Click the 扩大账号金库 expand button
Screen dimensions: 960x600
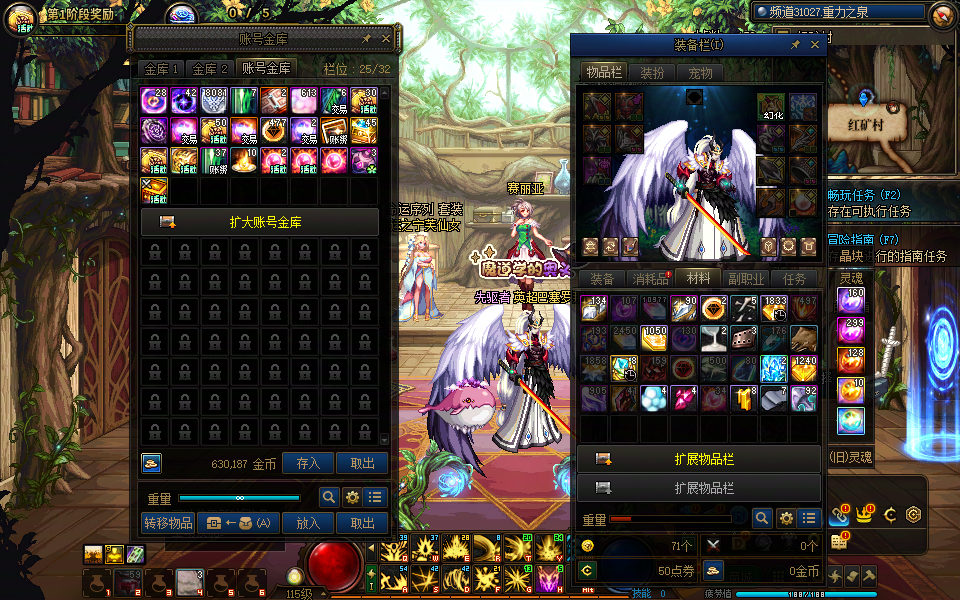coord(259,222)
